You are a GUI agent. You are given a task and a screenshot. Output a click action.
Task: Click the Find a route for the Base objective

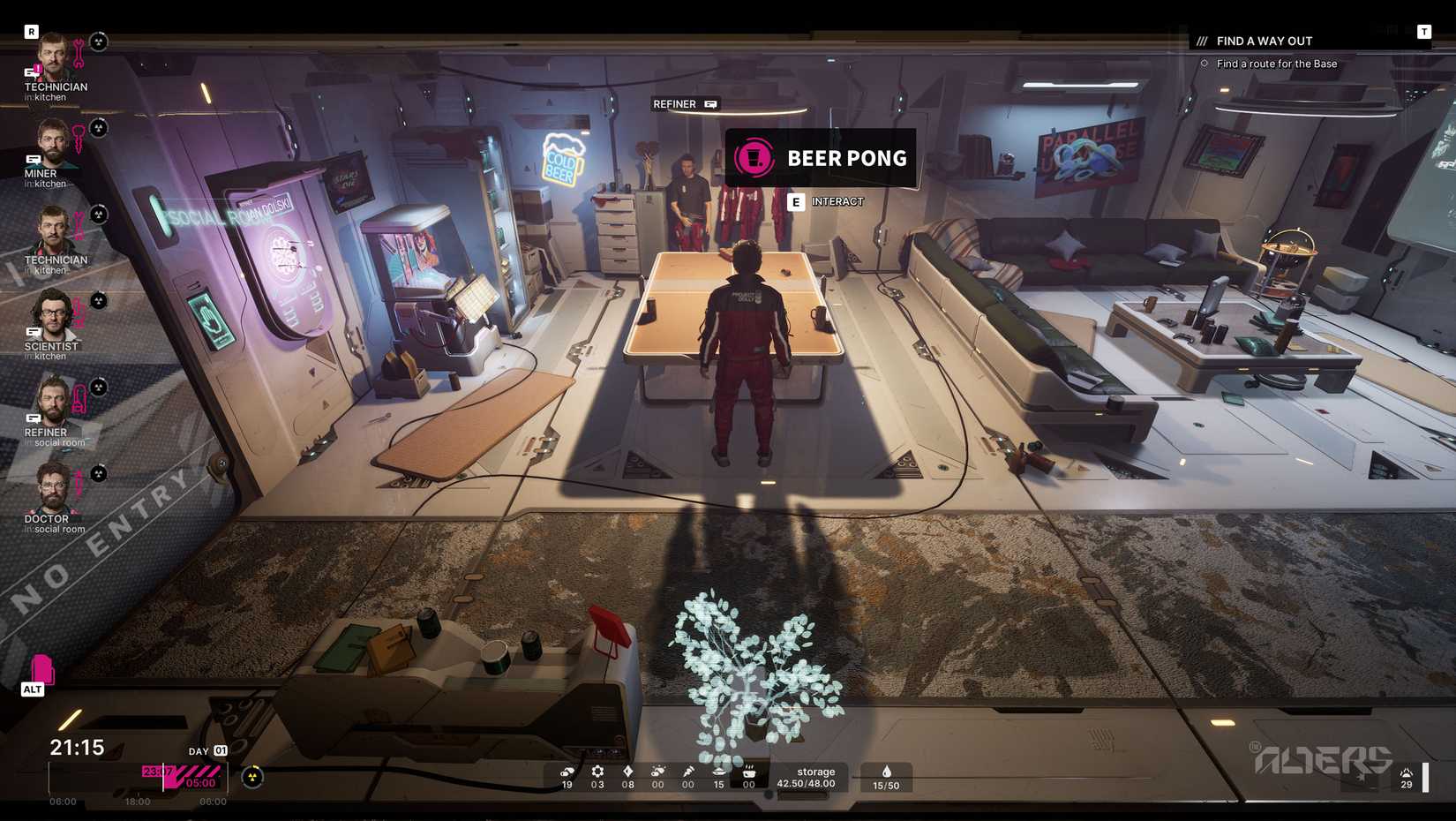1276,64
